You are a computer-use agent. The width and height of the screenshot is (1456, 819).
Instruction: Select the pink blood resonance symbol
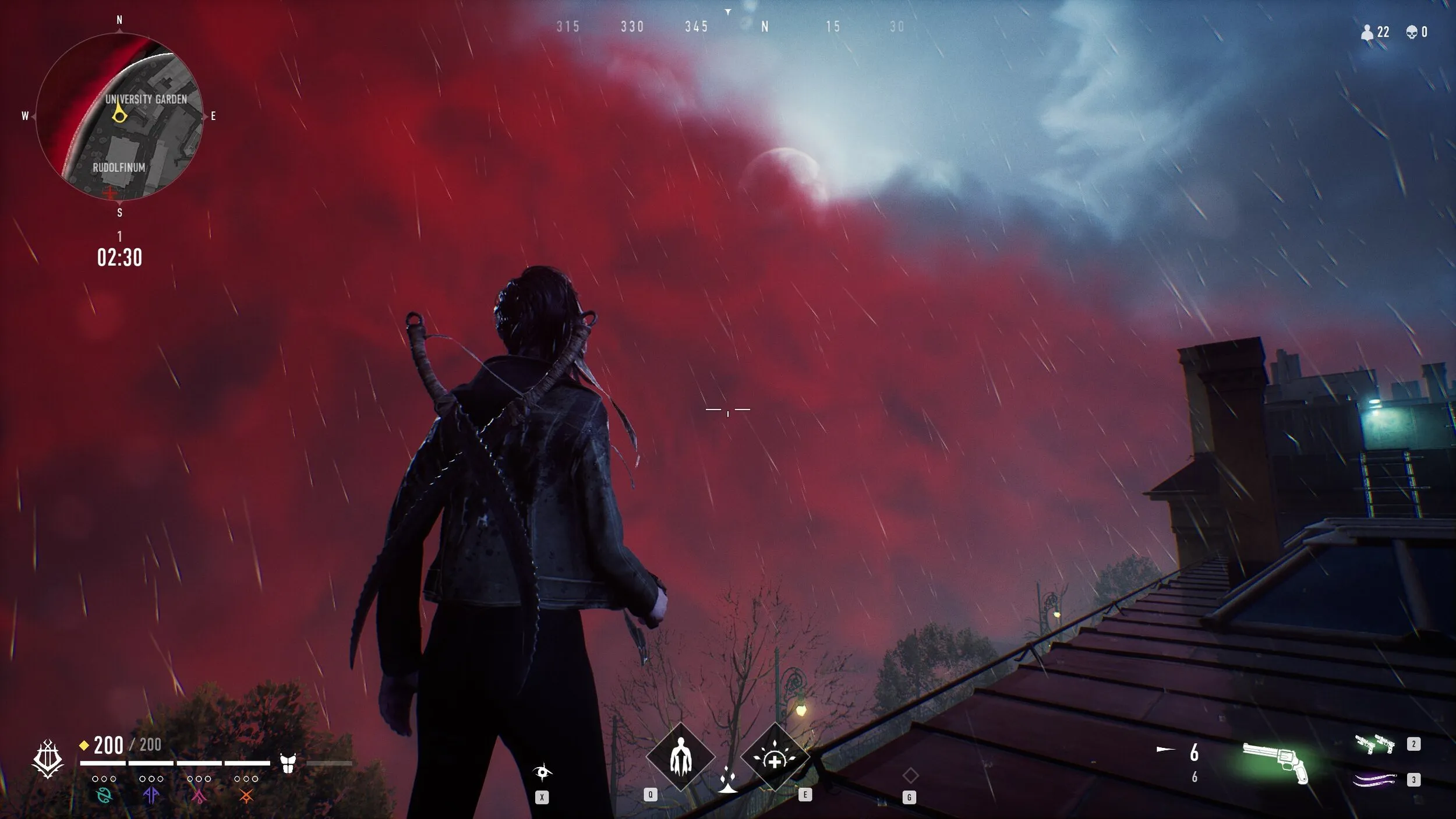(199, 796)
